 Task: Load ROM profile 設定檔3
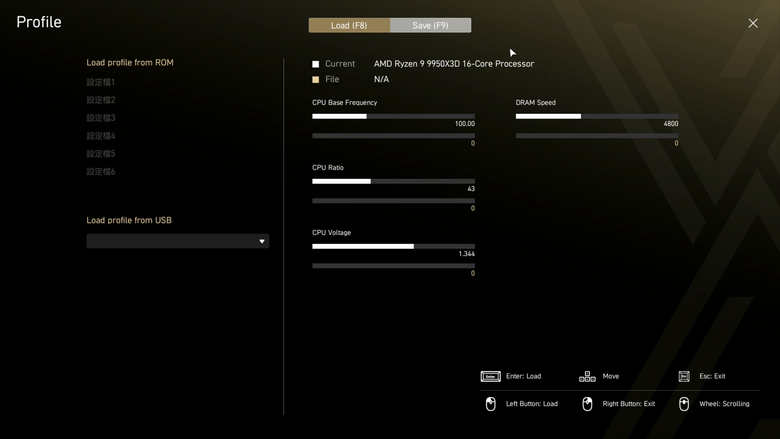click(x=101, y=118)
